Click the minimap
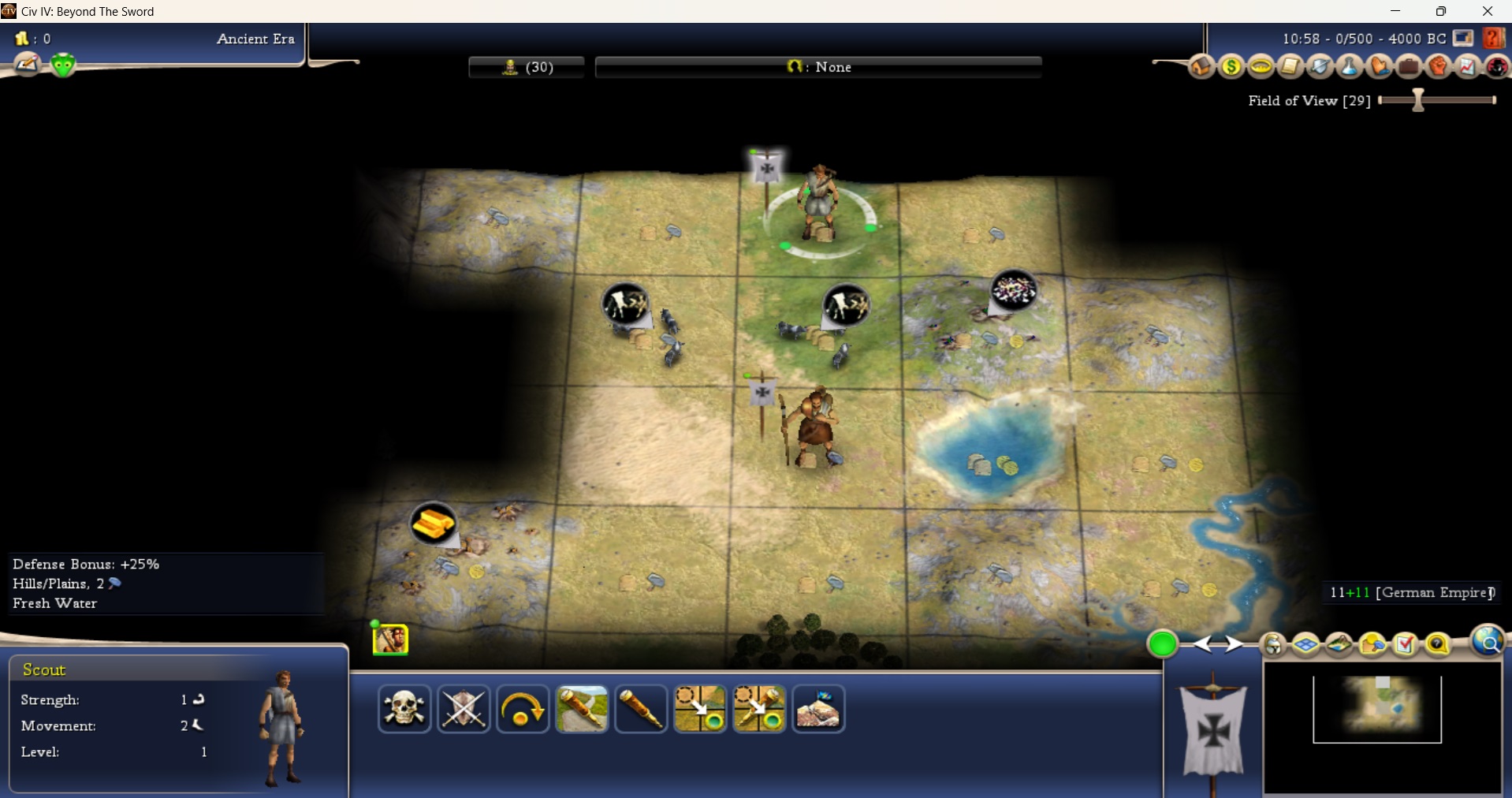Screen dimensions: 1512x798 (x=1381, y=727)
